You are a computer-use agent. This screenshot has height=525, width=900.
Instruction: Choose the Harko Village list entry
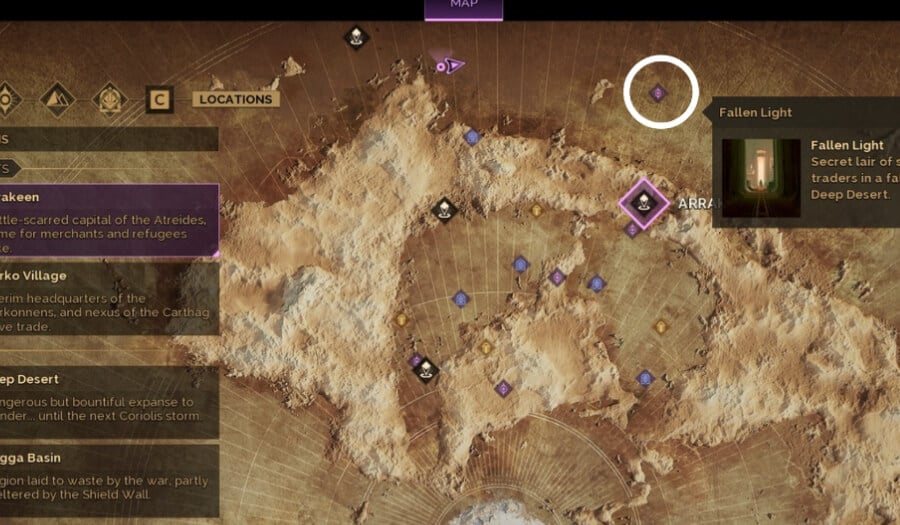coord(108,298)
